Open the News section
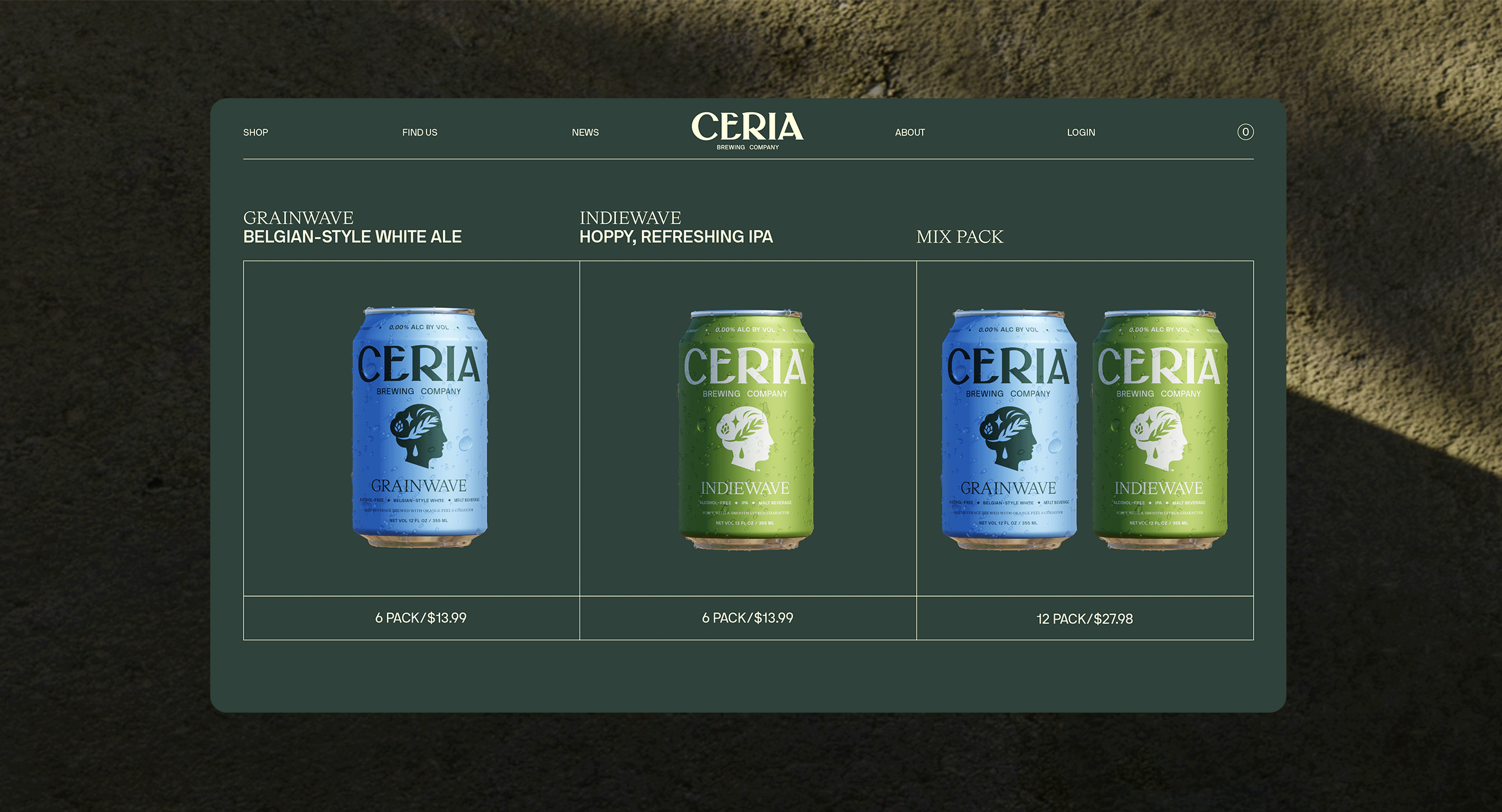 point(585,132)
